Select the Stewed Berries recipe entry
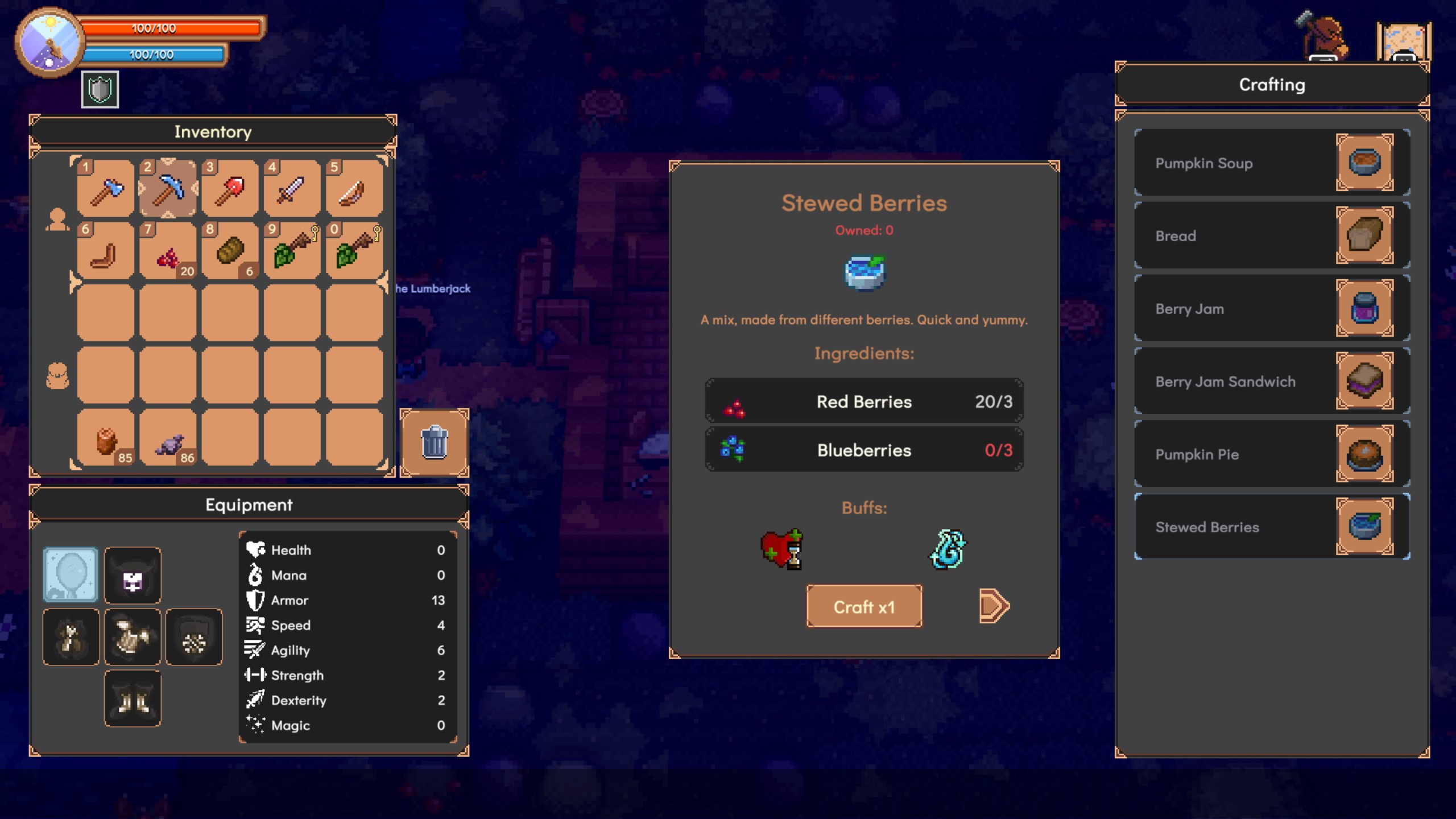Image resolution: width=1456 pixels, height=819 pixels. tap(1271, 527)
